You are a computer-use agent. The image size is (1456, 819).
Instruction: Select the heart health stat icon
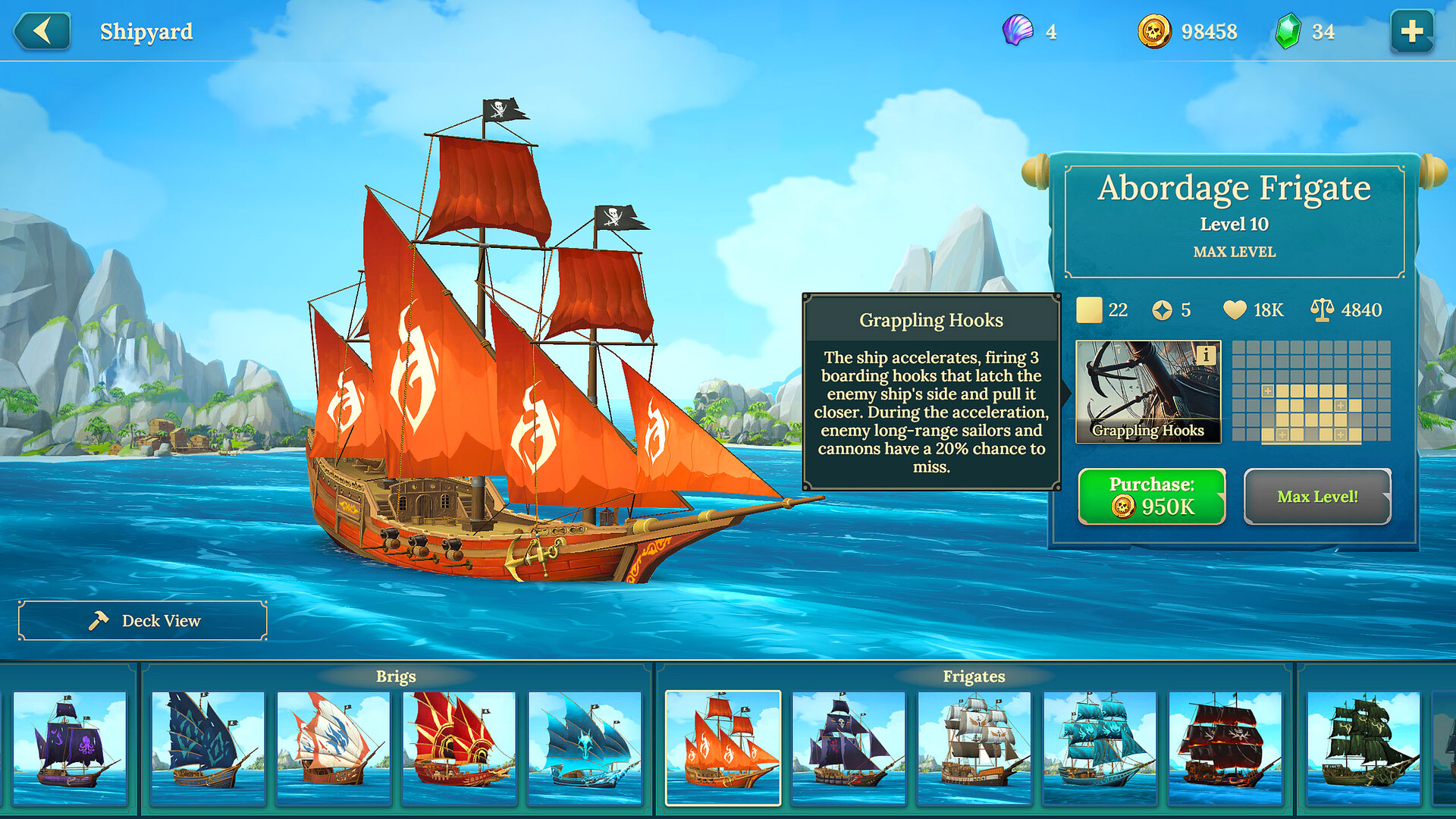(1235, 309)
